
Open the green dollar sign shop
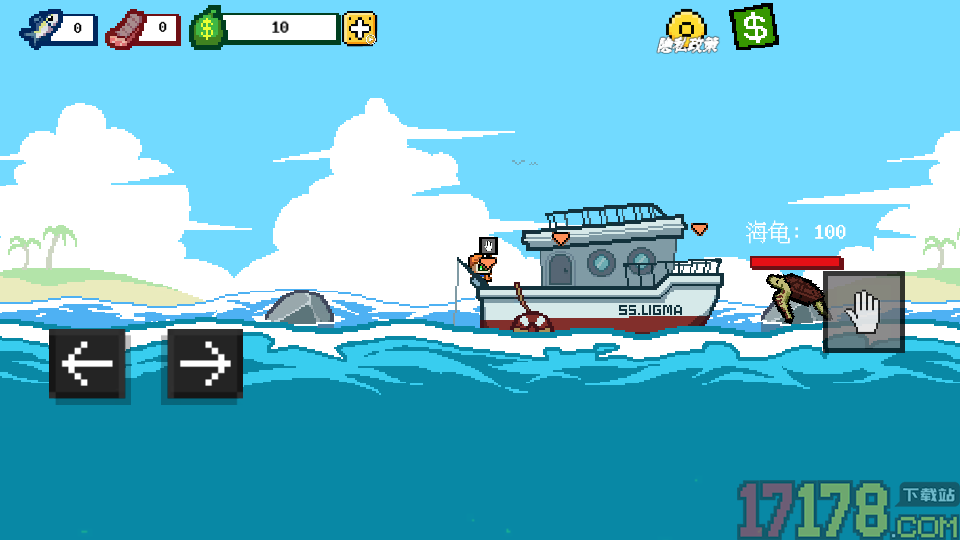coord(754,27)
